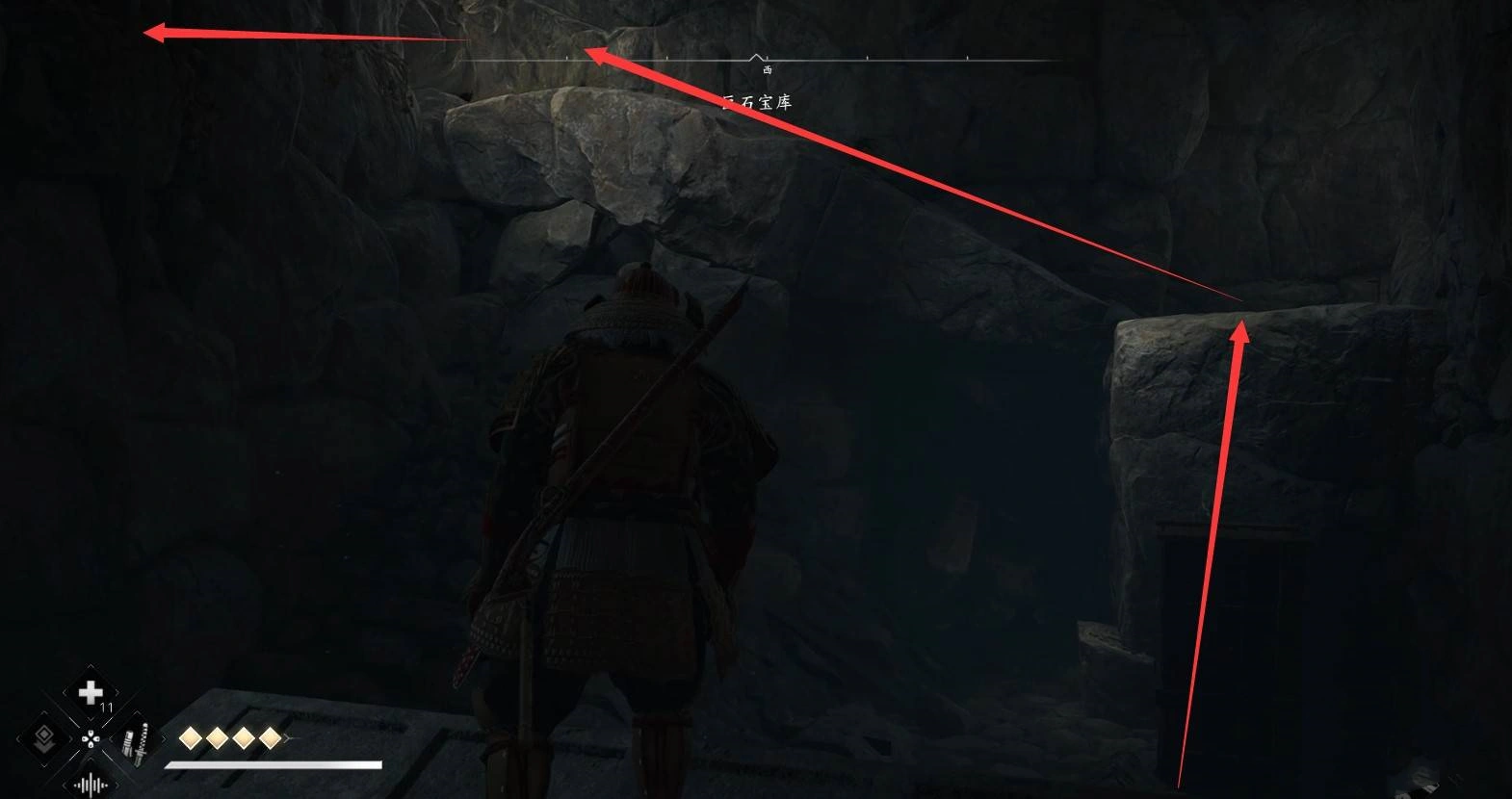
Task: Use the healing item with 11 charges
Action: [91, 693]
